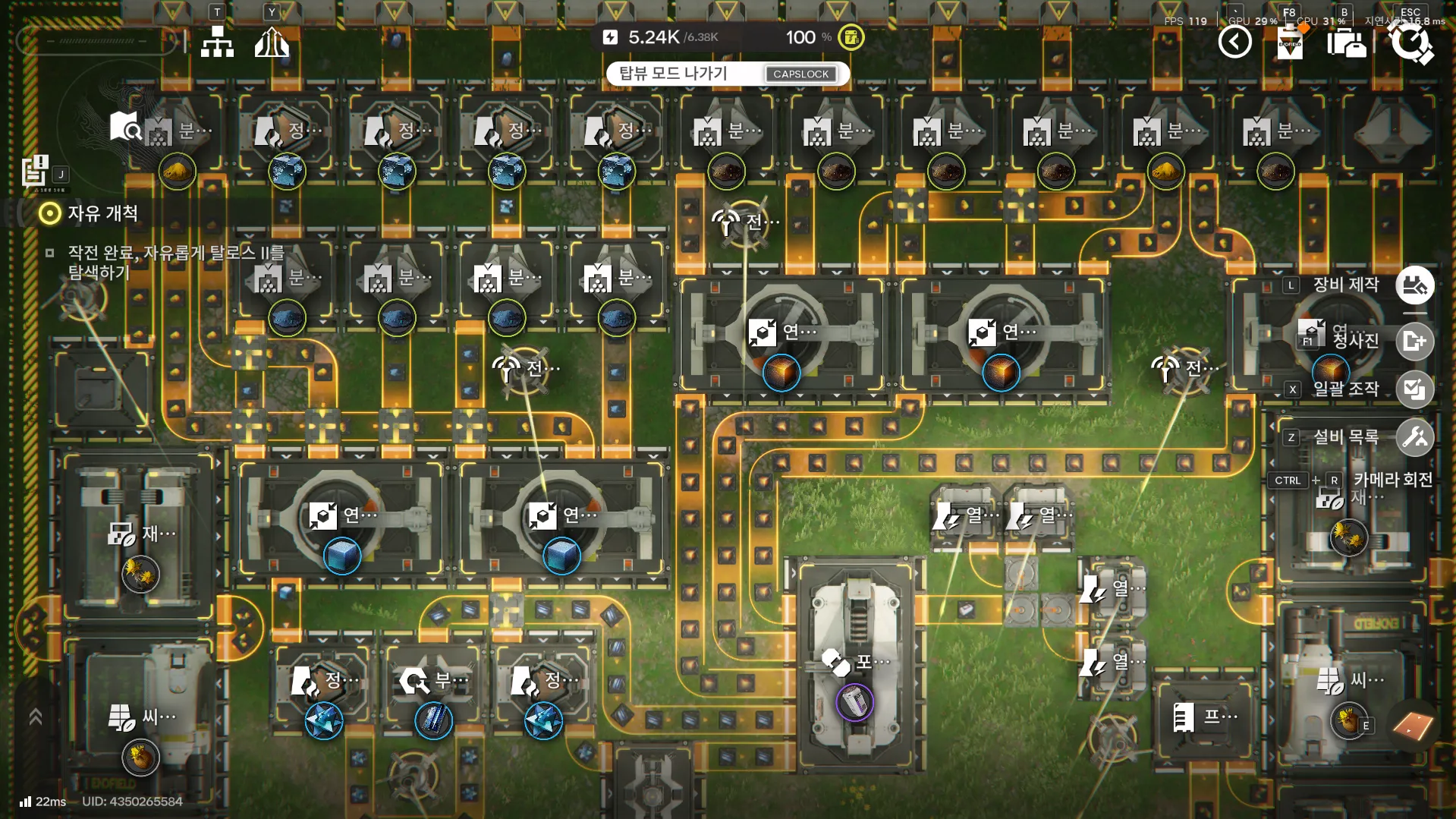Activate 일괄 조작 batch operation
Image resolution: width=1456 pixels, height=819 pixels.
point(1414,389)
